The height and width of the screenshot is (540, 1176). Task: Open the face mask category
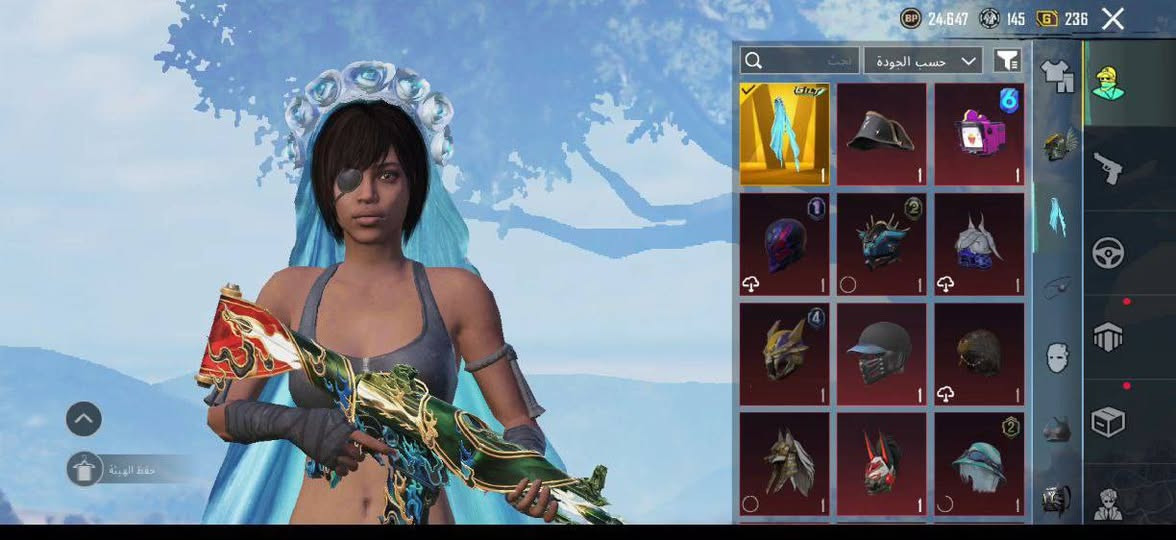[1057, 357]
